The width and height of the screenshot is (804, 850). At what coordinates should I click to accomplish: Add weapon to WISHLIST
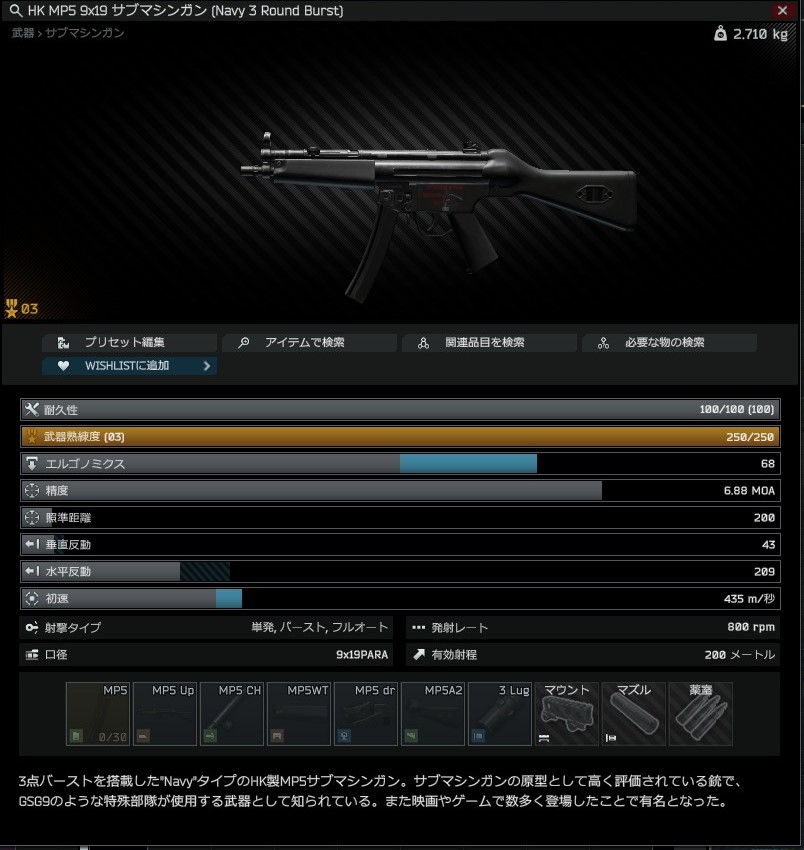(x=129, y=366)
